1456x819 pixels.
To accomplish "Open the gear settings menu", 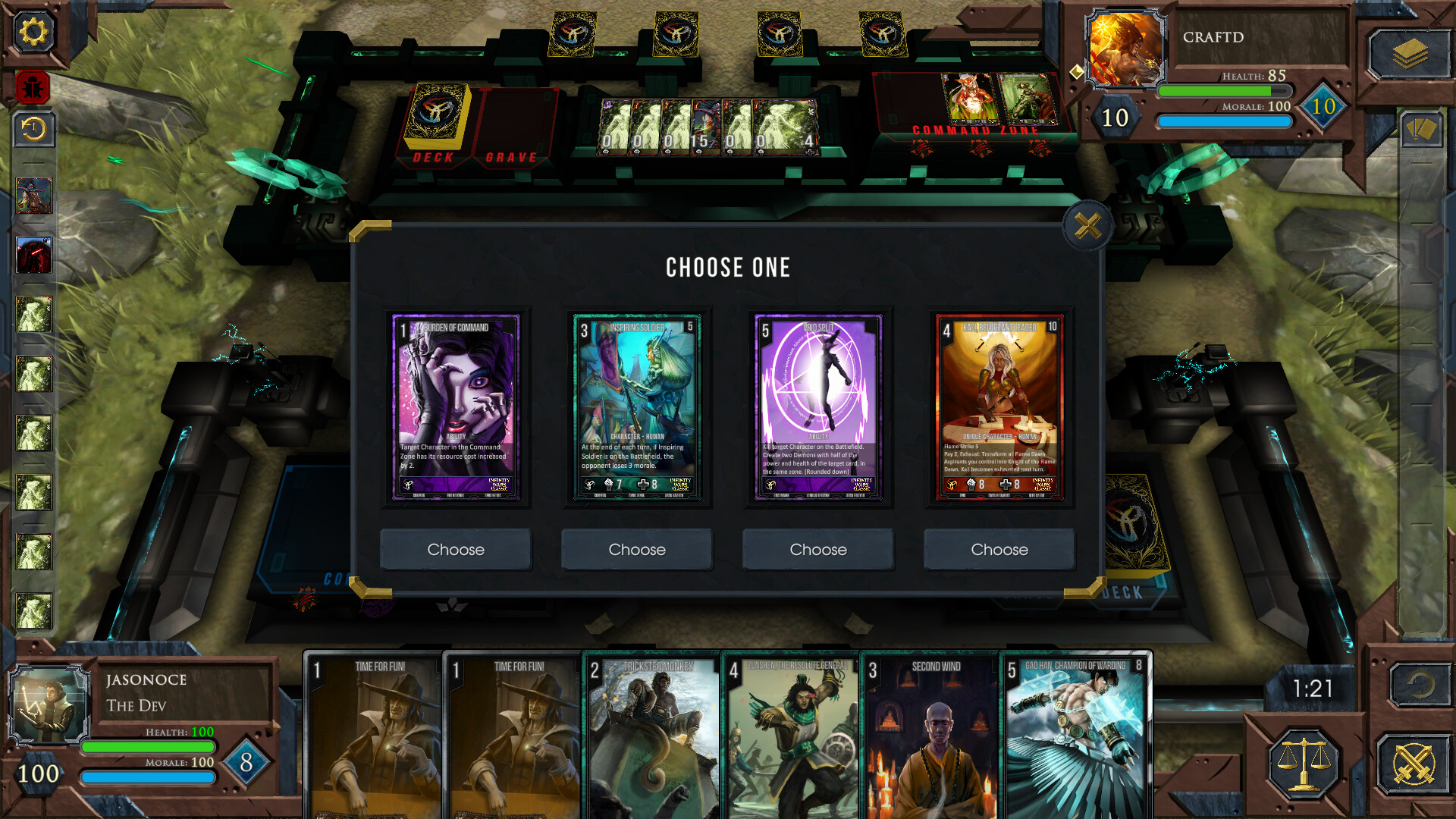I will point(33,32).
